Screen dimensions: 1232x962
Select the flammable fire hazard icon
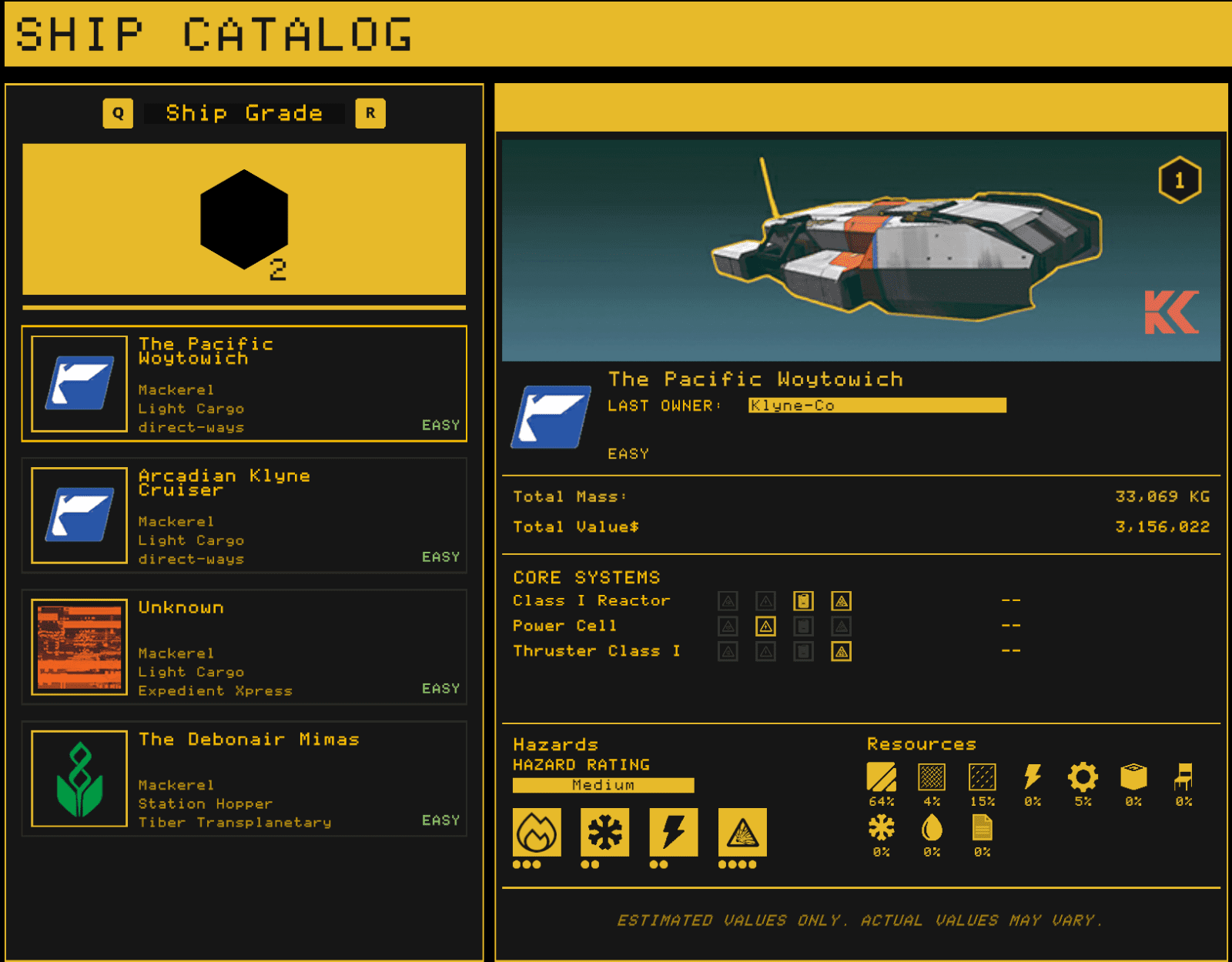tap(537, 833)
